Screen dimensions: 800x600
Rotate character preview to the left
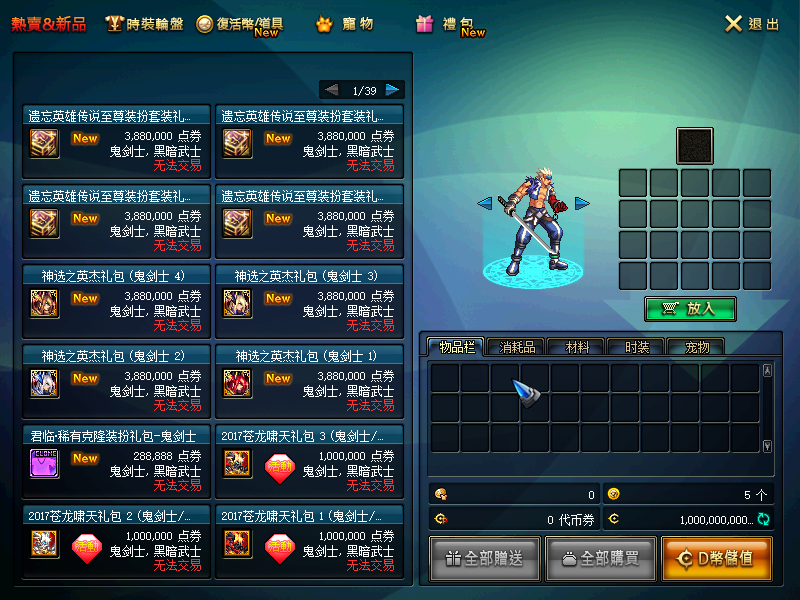[x=484, y=204]
